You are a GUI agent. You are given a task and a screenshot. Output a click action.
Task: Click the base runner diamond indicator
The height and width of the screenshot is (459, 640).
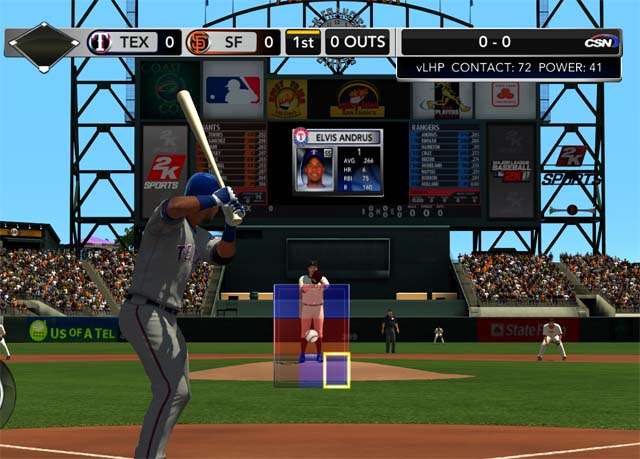(x=43, y=43)
